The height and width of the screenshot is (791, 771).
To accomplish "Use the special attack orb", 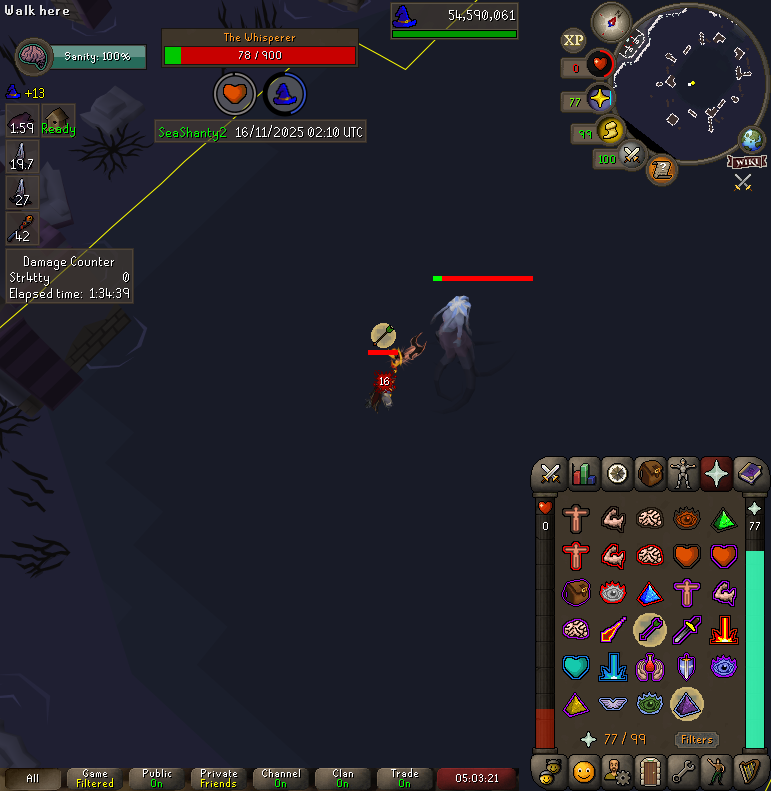I will [631, 155].
